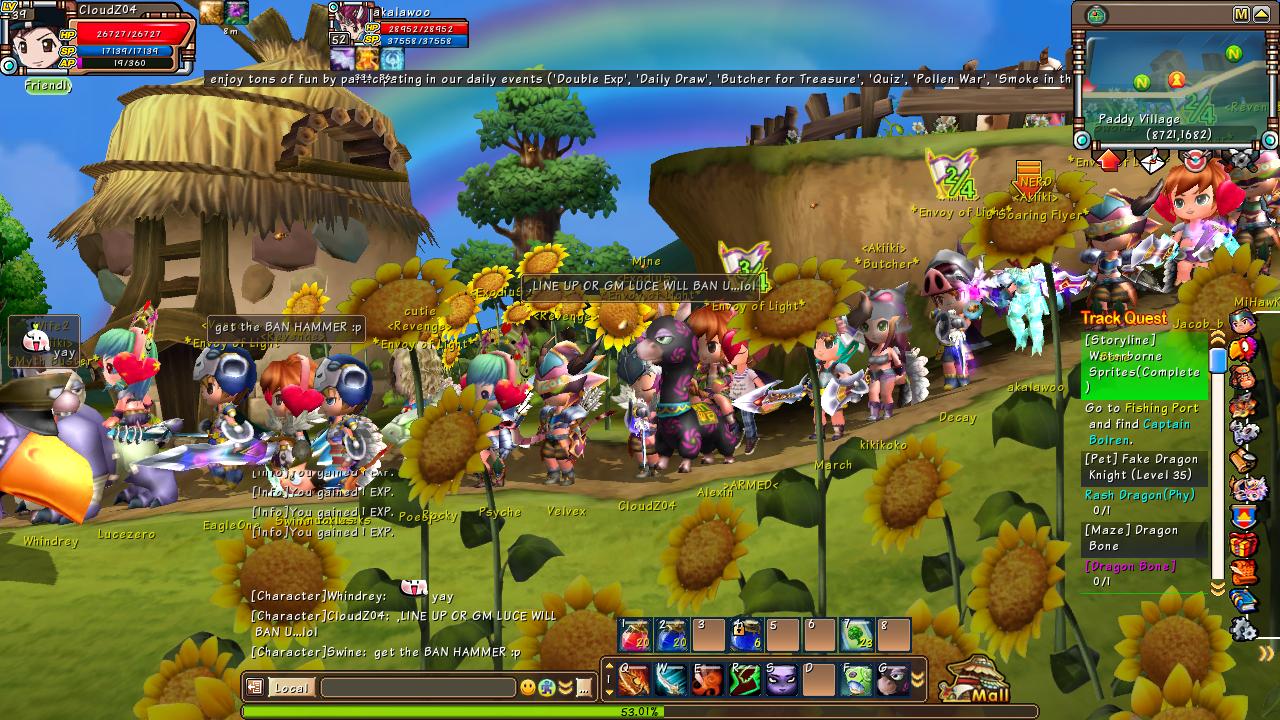The height and width of the screenshot is (720, 1280).
Task: Activate the W sword skill
Action: click(670, 680)
